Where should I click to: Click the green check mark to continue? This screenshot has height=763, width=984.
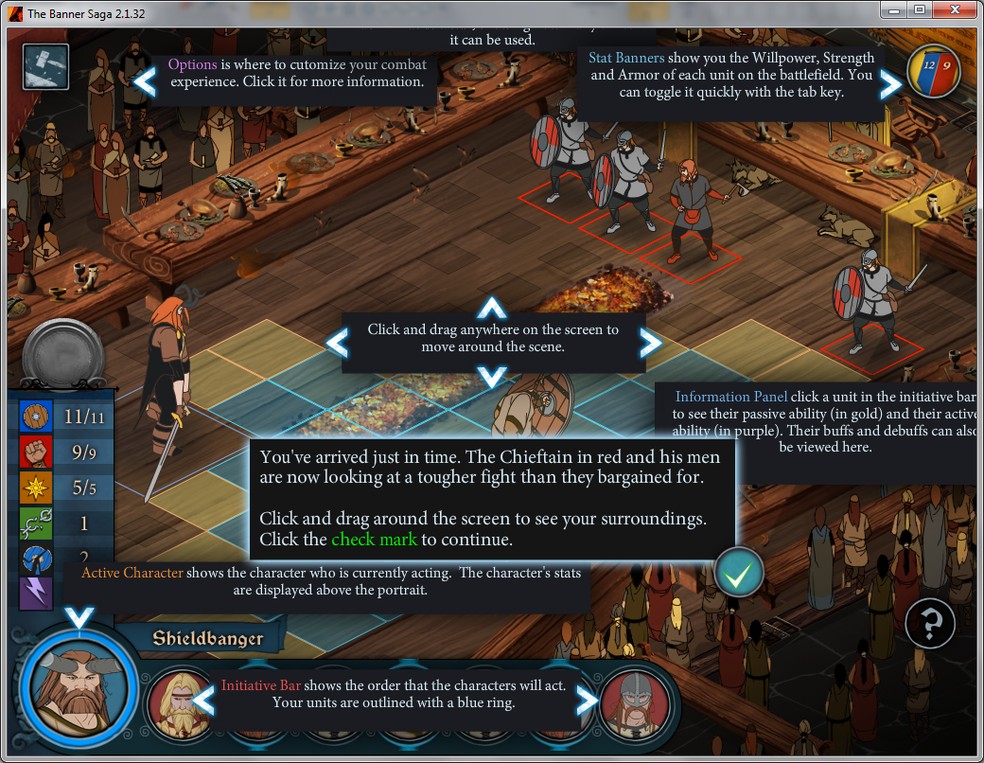[x=739, y=573]
